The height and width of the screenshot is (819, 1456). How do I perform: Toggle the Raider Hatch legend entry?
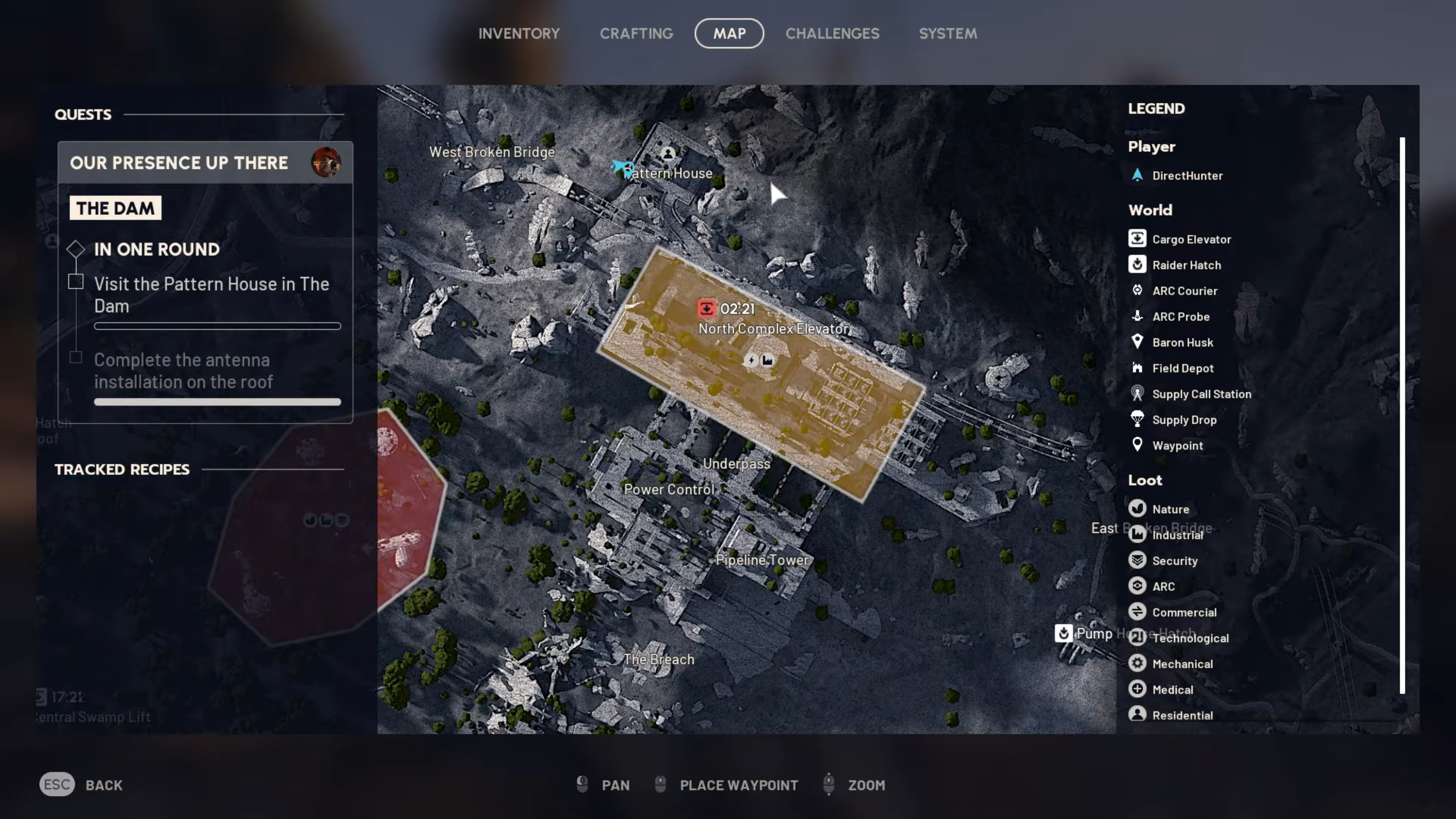(x=1186, y=265)
